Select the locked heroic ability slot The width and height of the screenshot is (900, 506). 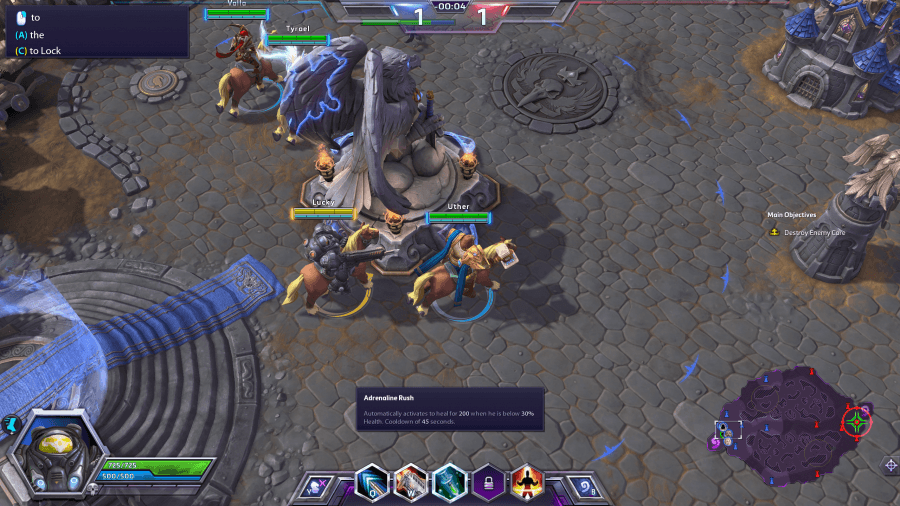tap(488, 483)
